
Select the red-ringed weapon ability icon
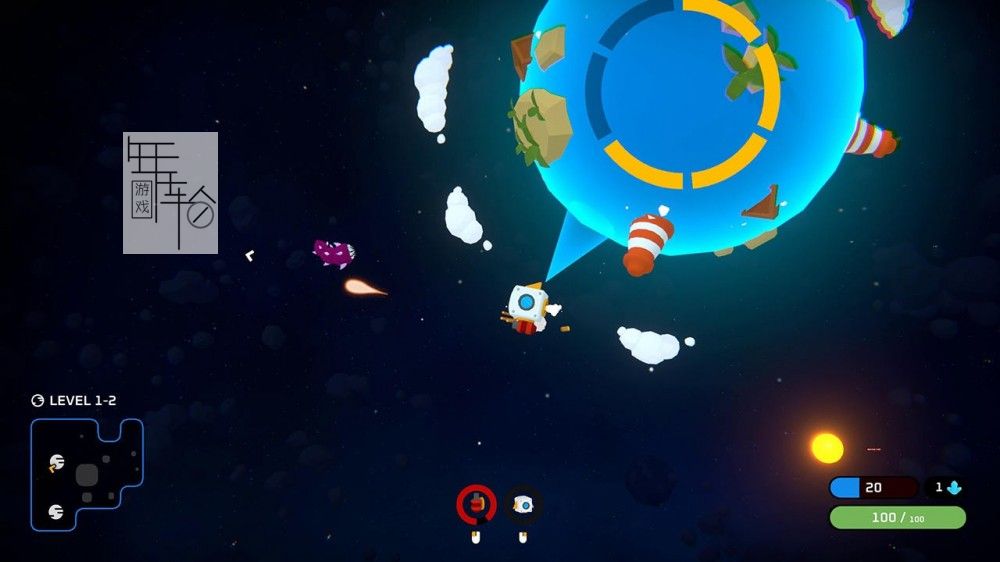click(477, 504)
